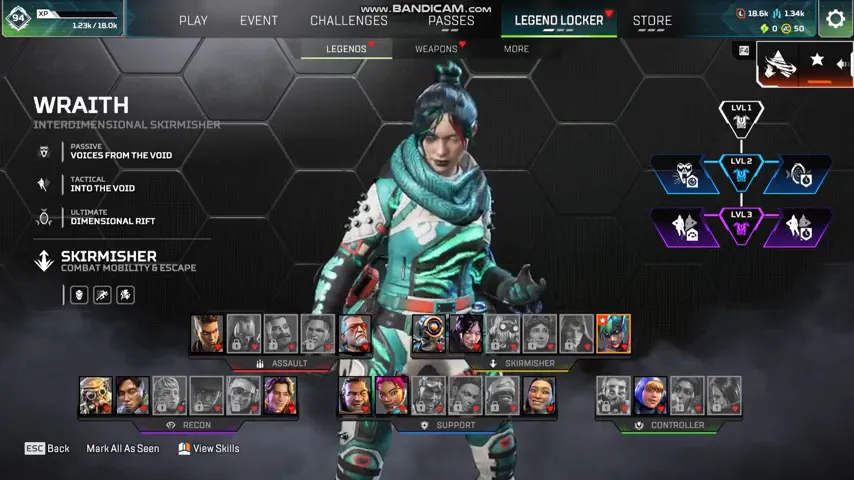Screen dimensions: 854x480
Task: Open View Skills
Action: pyautogui.click(x=209, y=449)
